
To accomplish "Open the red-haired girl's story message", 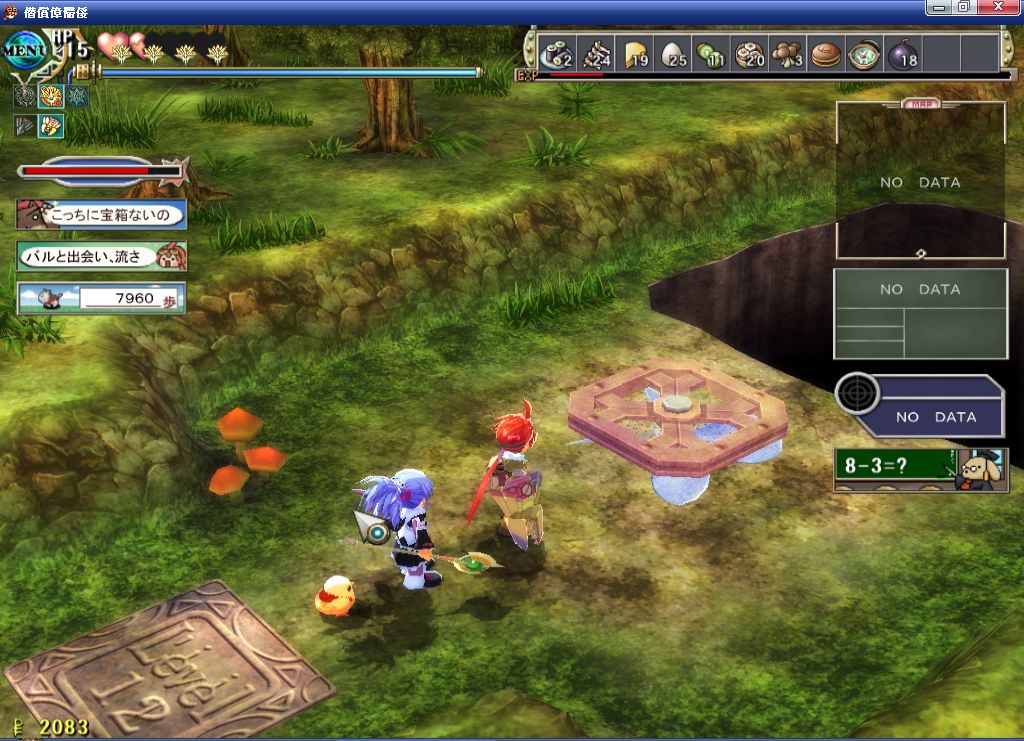I will [x=100, y=256].
